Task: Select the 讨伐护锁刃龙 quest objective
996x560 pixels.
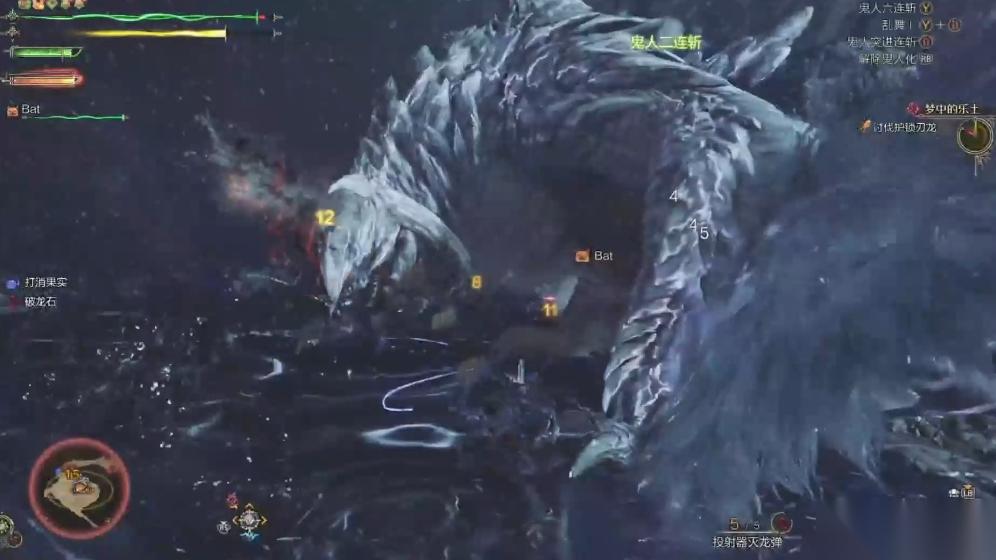Action: coord(903,127)
